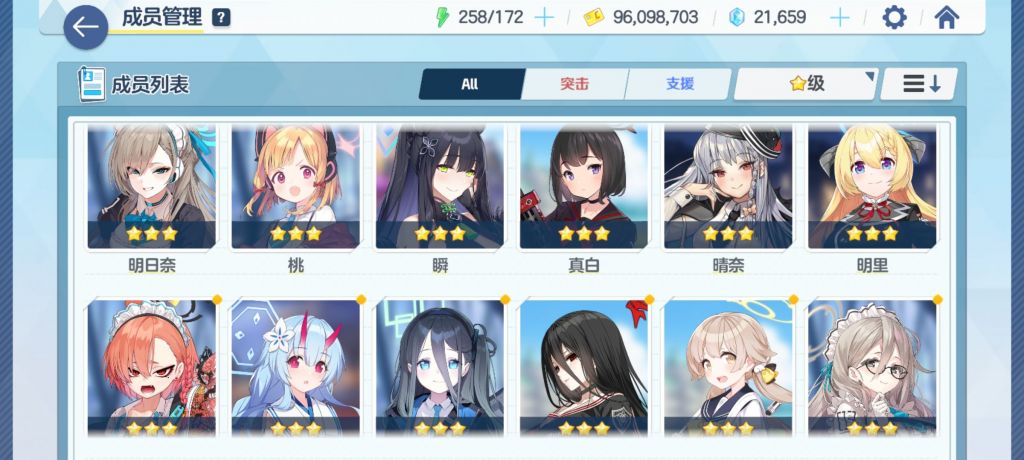Show only 支援 members
This screenshot has width=1024, height=460.
pos(680,84)
